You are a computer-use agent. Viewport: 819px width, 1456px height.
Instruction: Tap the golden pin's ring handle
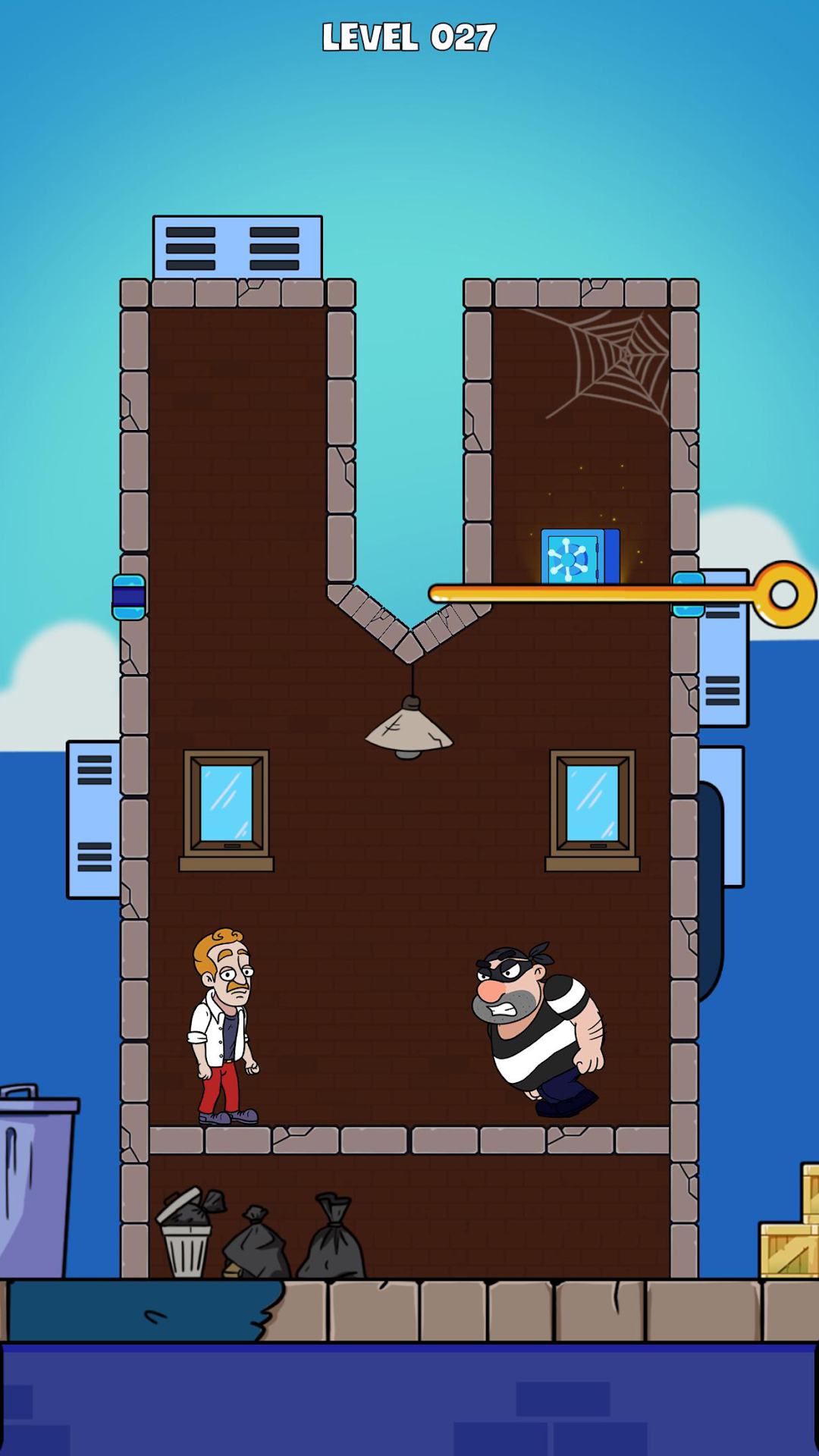784,595
